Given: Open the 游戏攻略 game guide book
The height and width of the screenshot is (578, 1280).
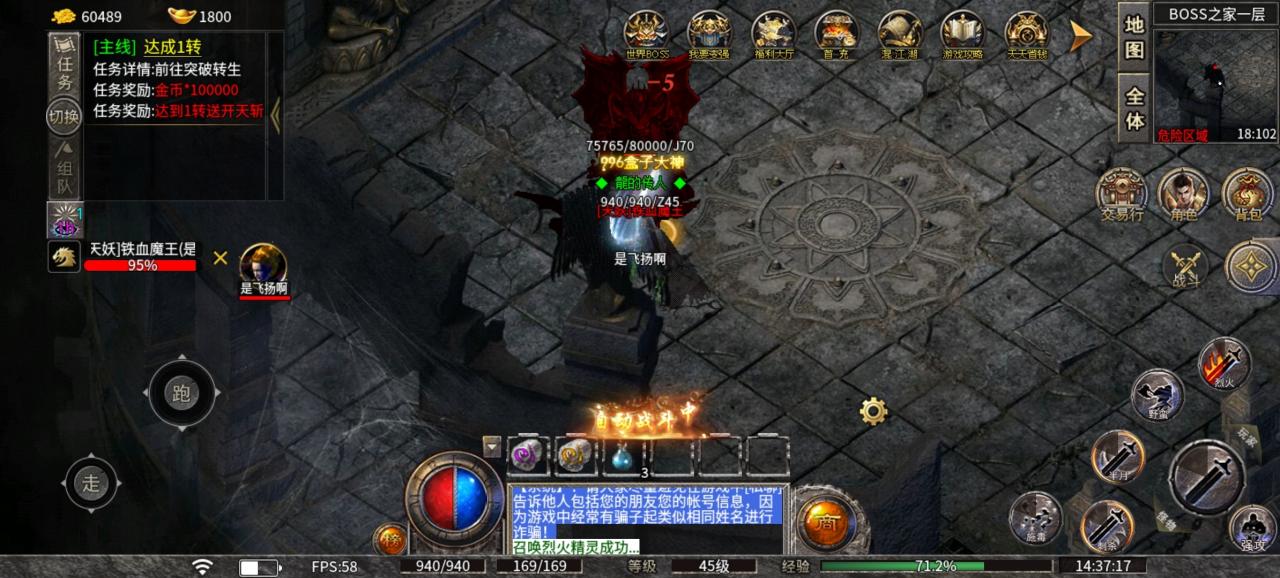Looking at the screenshot, I should (962, 35).
